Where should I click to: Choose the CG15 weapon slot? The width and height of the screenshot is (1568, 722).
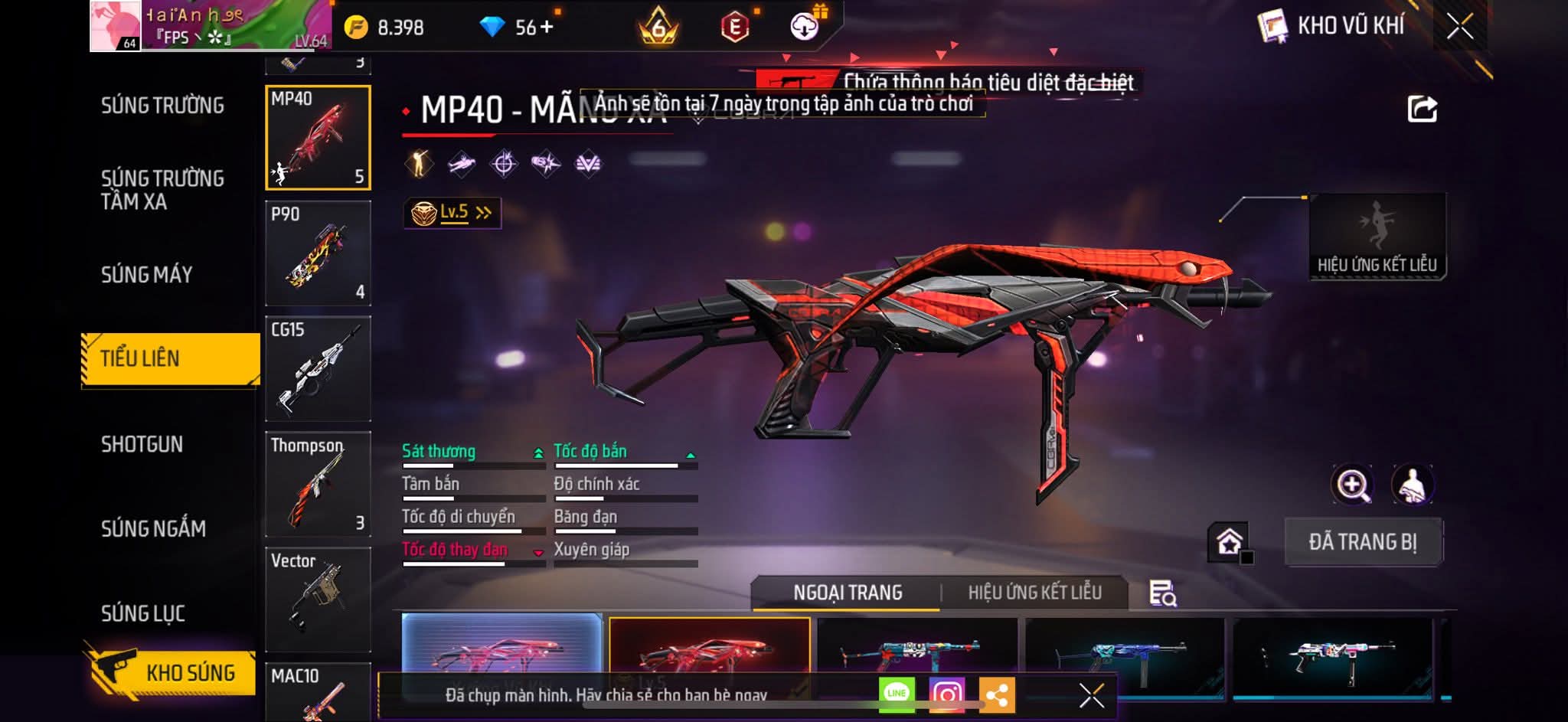point(318,369)
